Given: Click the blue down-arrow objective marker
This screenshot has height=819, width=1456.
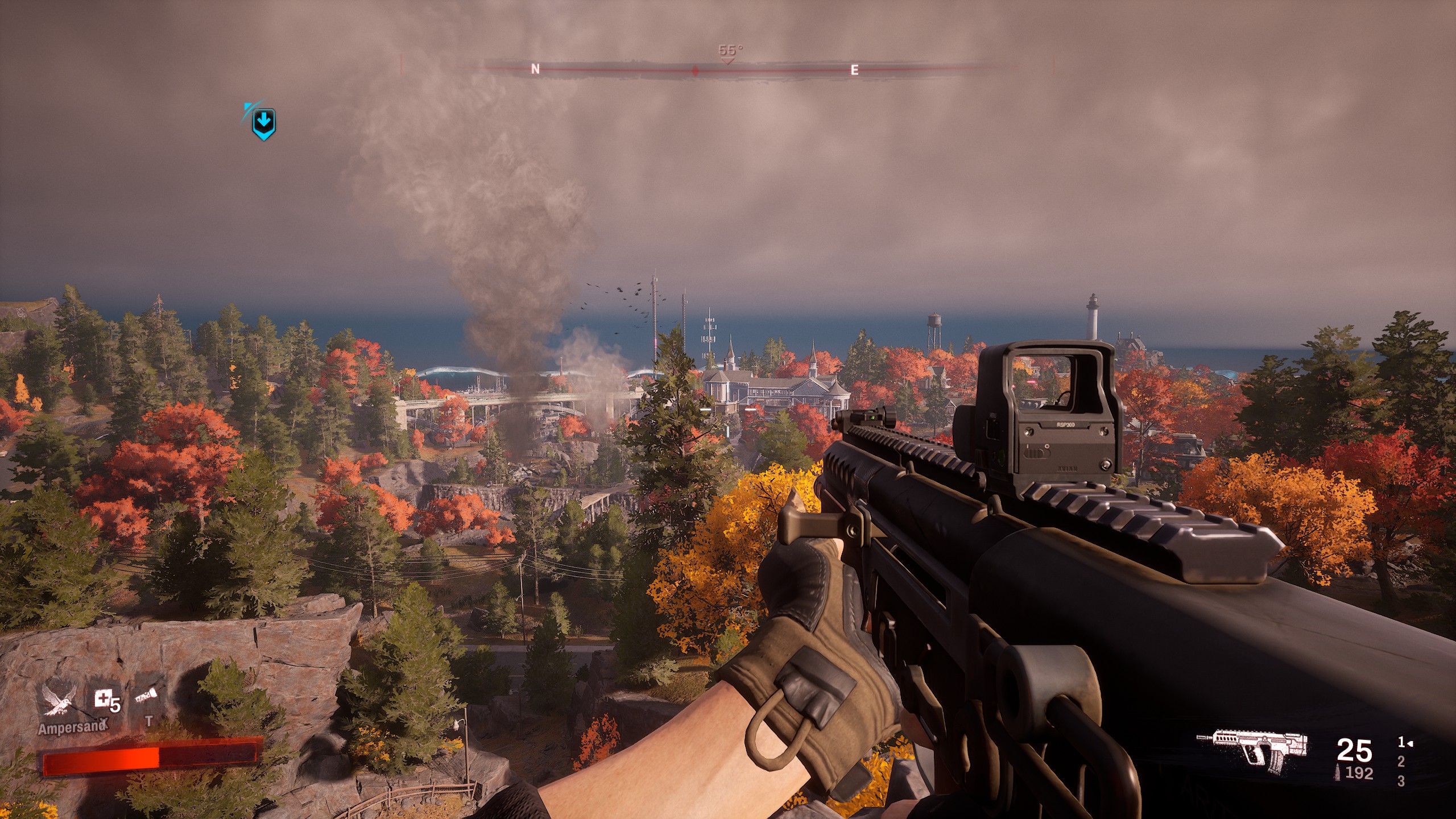Looking at the screenshot, I should click(263, 123).
